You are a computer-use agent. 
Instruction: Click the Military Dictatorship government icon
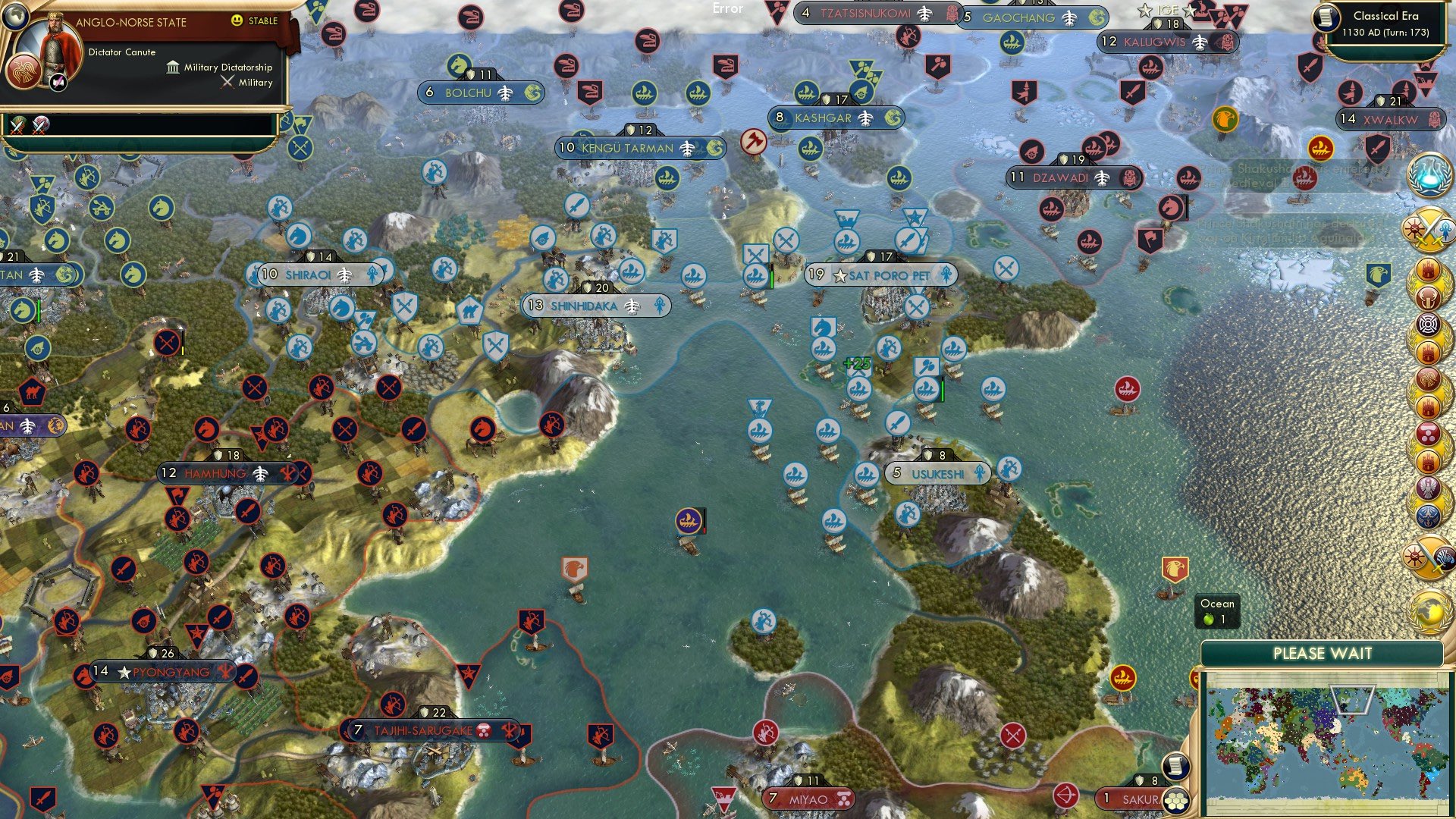tap(174, 68)
